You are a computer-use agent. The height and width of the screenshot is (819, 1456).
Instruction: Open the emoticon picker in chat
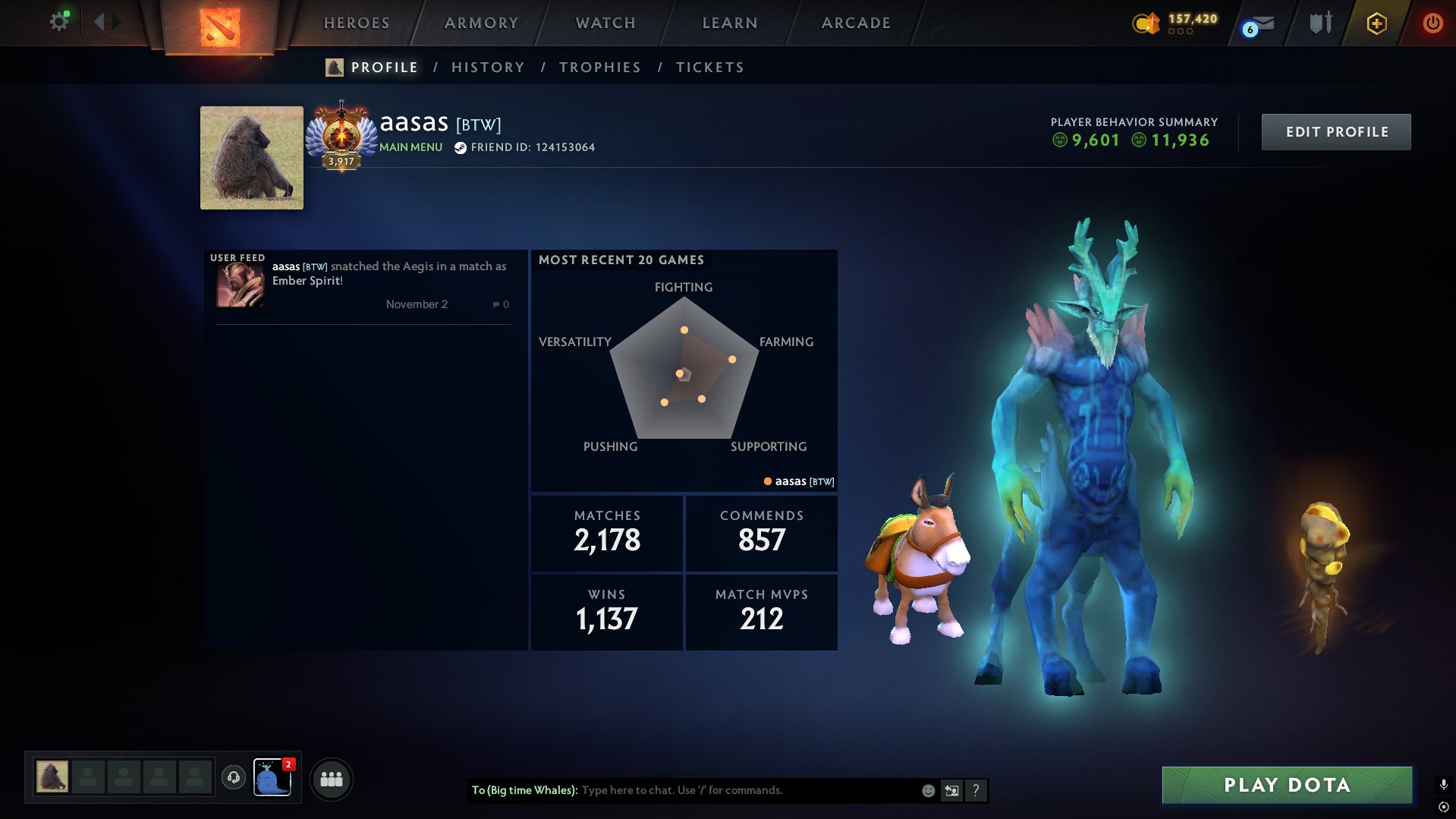[927, 790]
